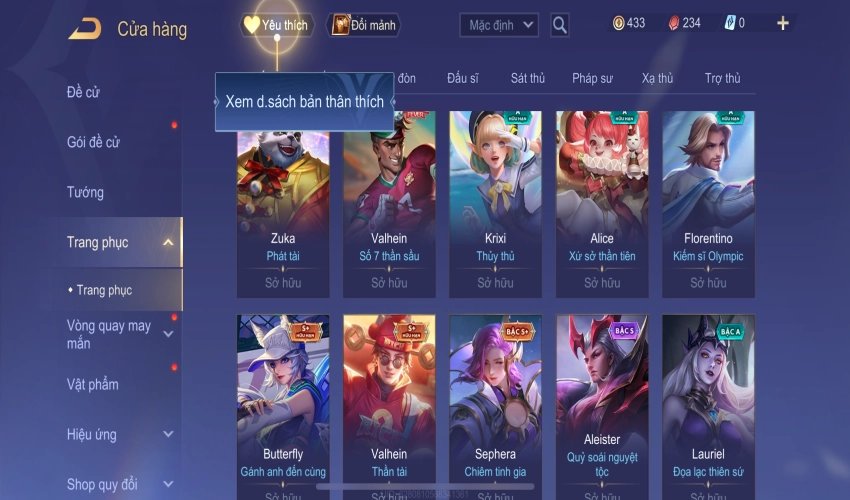850x500 pixels.
Task: Expand the Vòng quay may mắn menu
Action: pos(110,334)
